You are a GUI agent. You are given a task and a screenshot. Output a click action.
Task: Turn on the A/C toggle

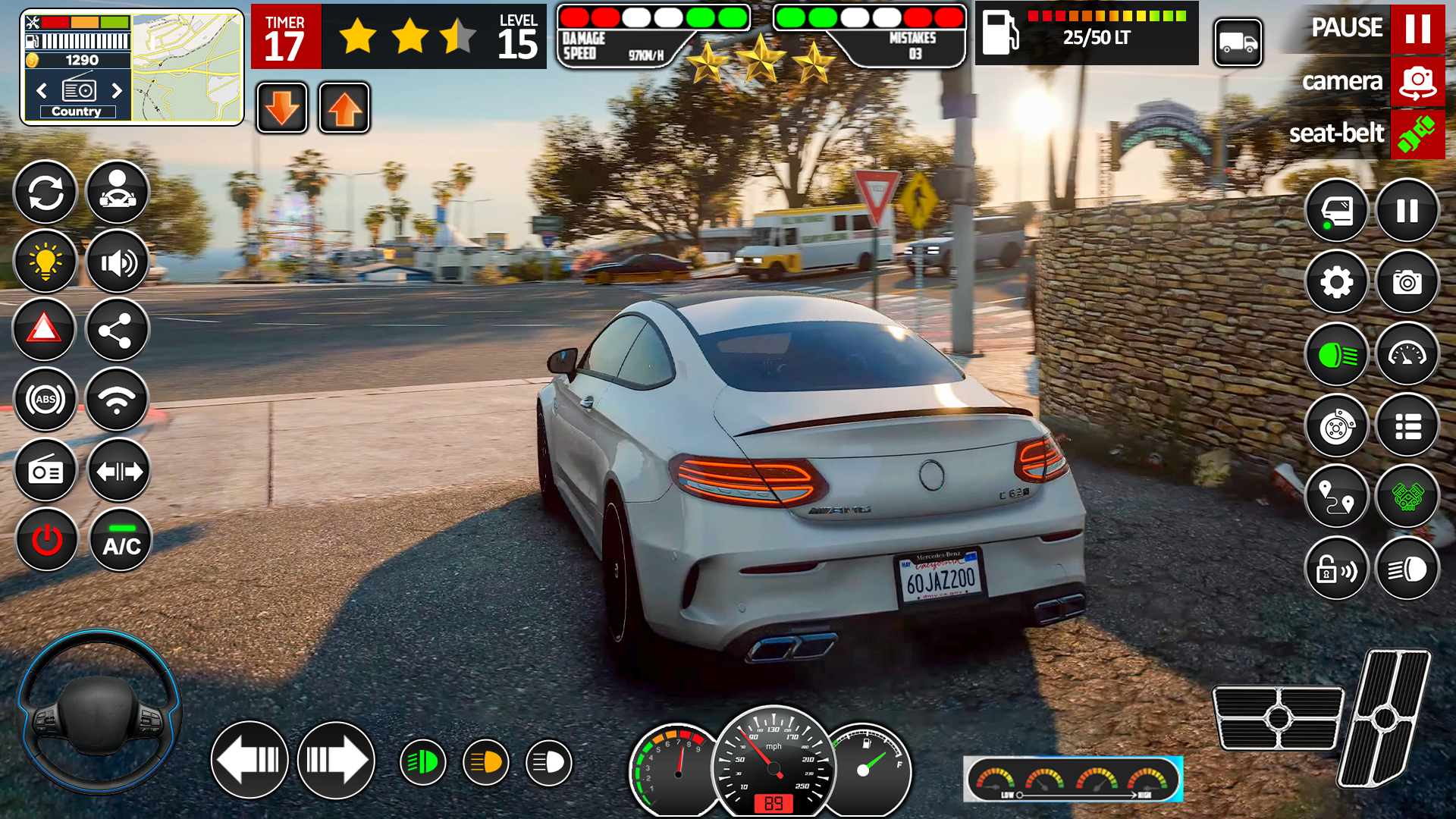[x=120, y=539]
